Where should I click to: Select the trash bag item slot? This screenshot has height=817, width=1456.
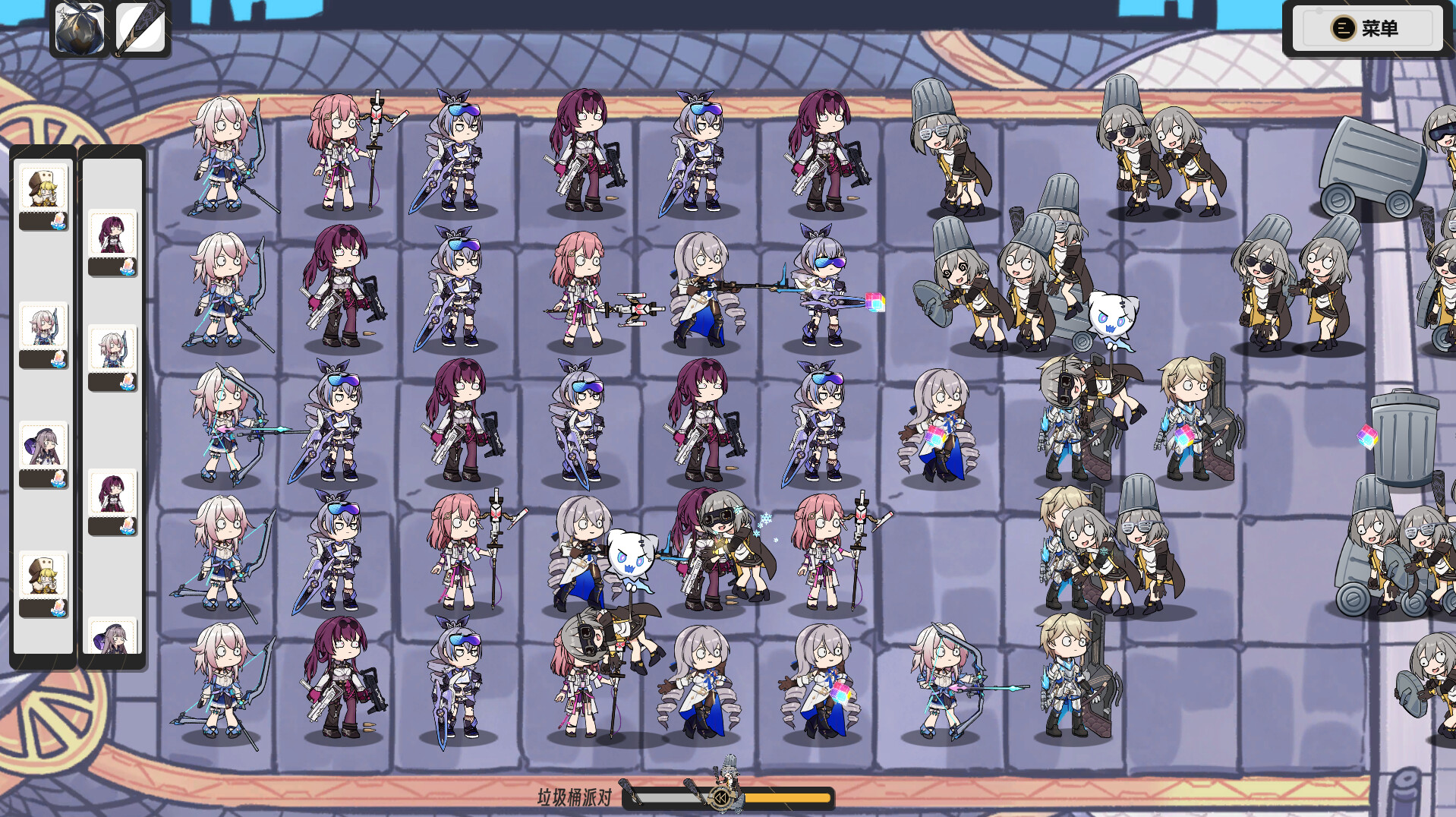[80, 29]
